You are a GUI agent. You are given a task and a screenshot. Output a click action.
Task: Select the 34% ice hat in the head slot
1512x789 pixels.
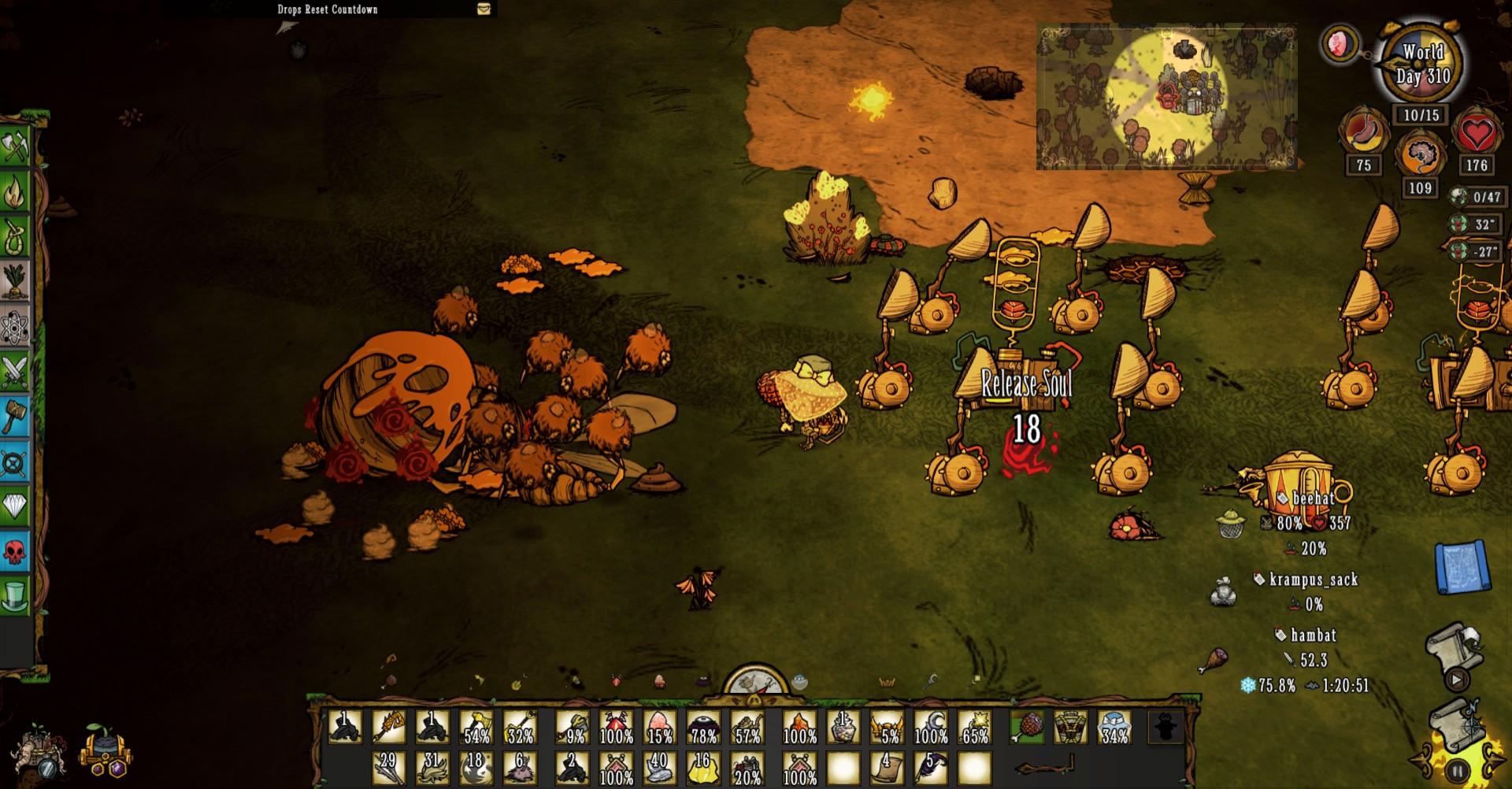(x=1114, y=727)
